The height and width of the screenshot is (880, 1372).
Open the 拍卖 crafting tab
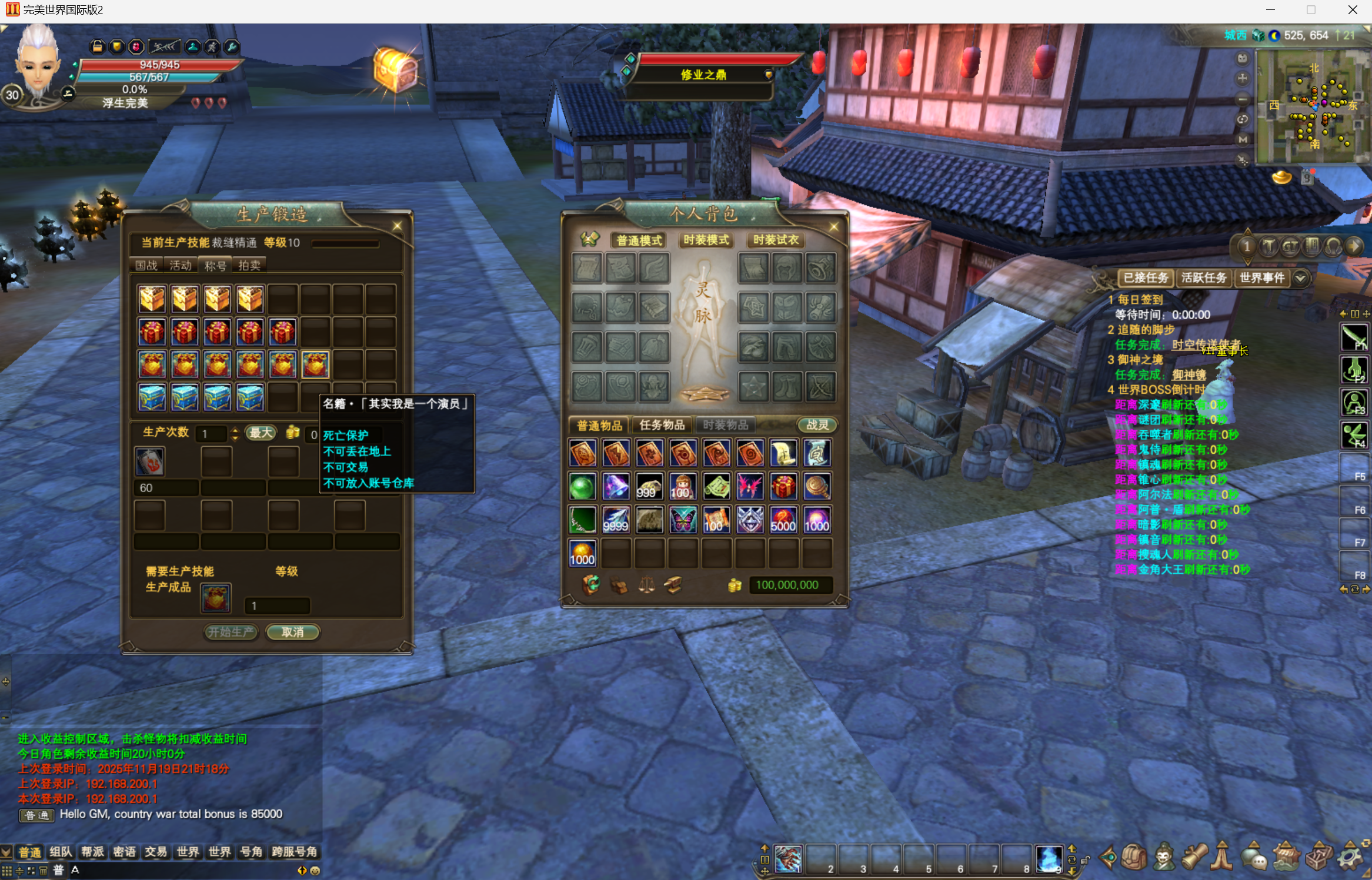click(249, 266)
